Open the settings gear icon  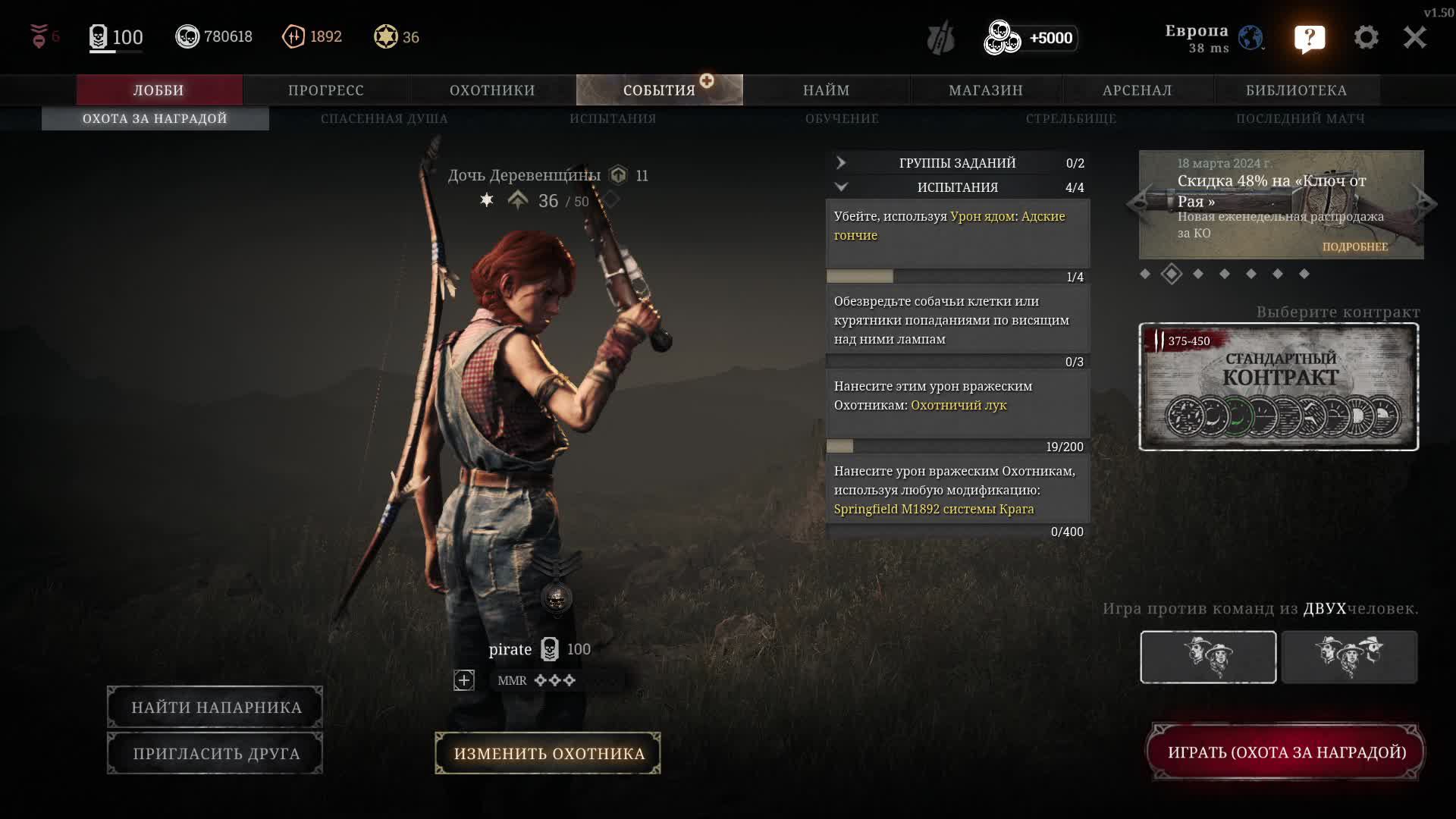pyautogui.click(x=1366, y=37)
